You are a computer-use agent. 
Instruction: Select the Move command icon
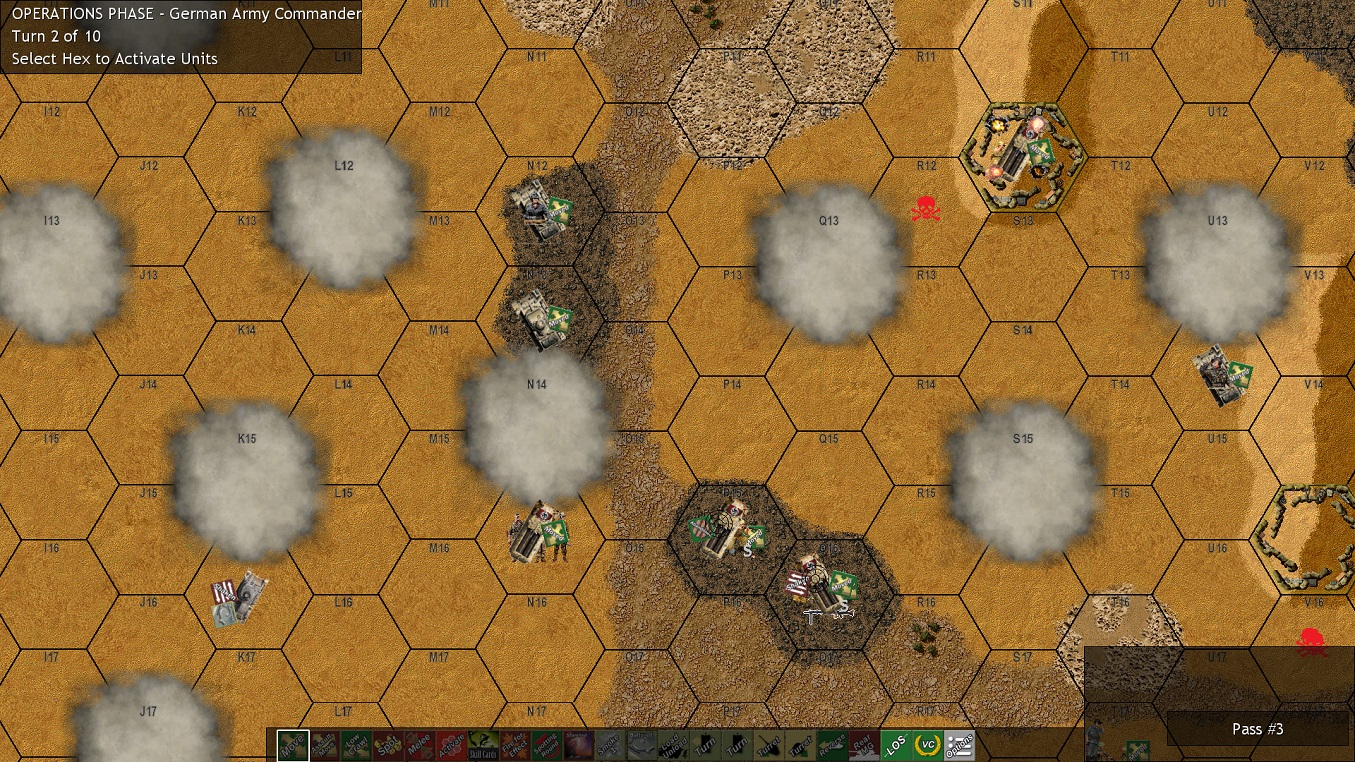(292, 744)
